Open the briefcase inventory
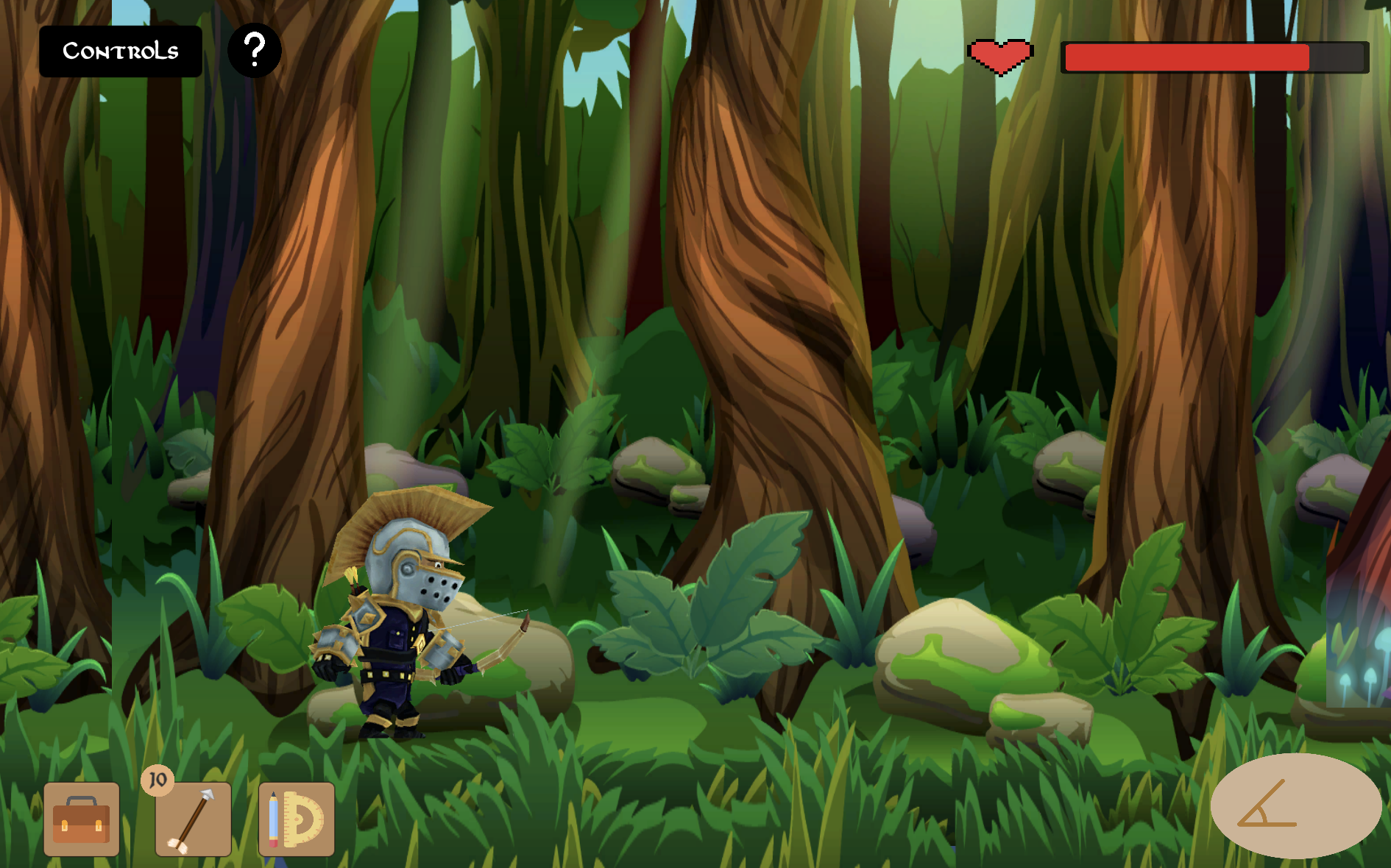Viewport: 1391px width, 868px height. (82, 819)
